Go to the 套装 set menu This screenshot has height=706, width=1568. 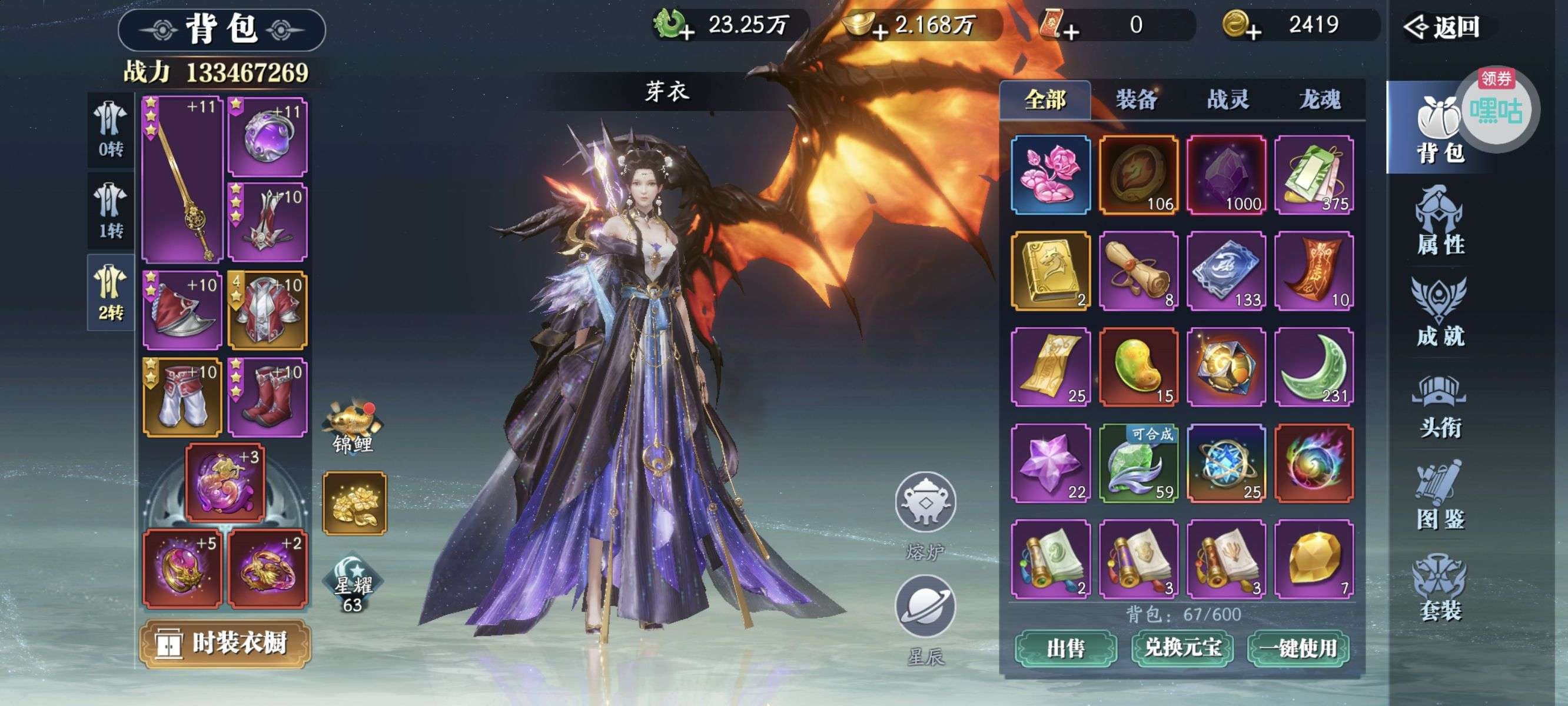[x=1440, y=587]
